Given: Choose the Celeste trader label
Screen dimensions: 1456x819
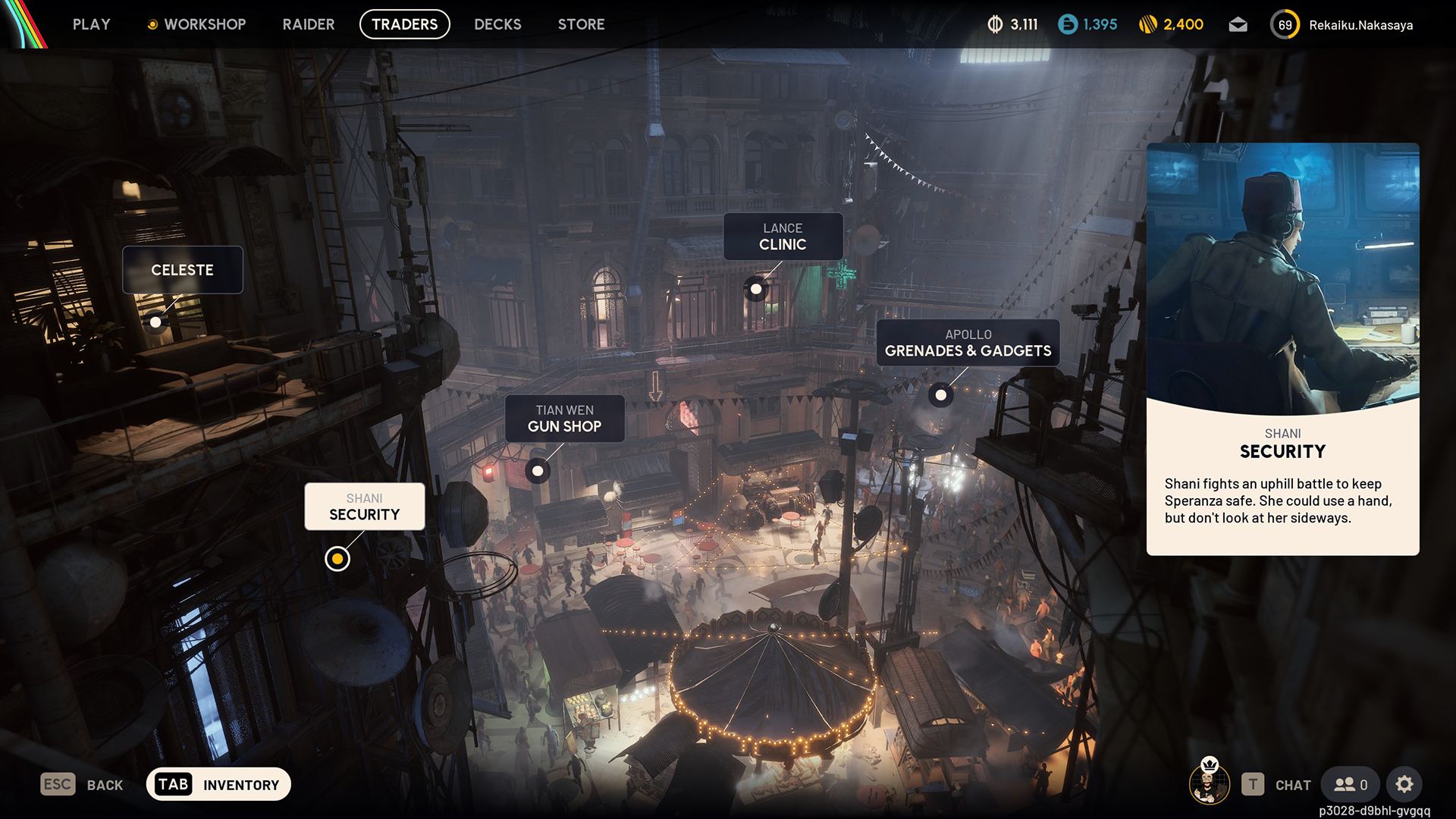Looking at the screenshot, I should (x=182, y=270).
